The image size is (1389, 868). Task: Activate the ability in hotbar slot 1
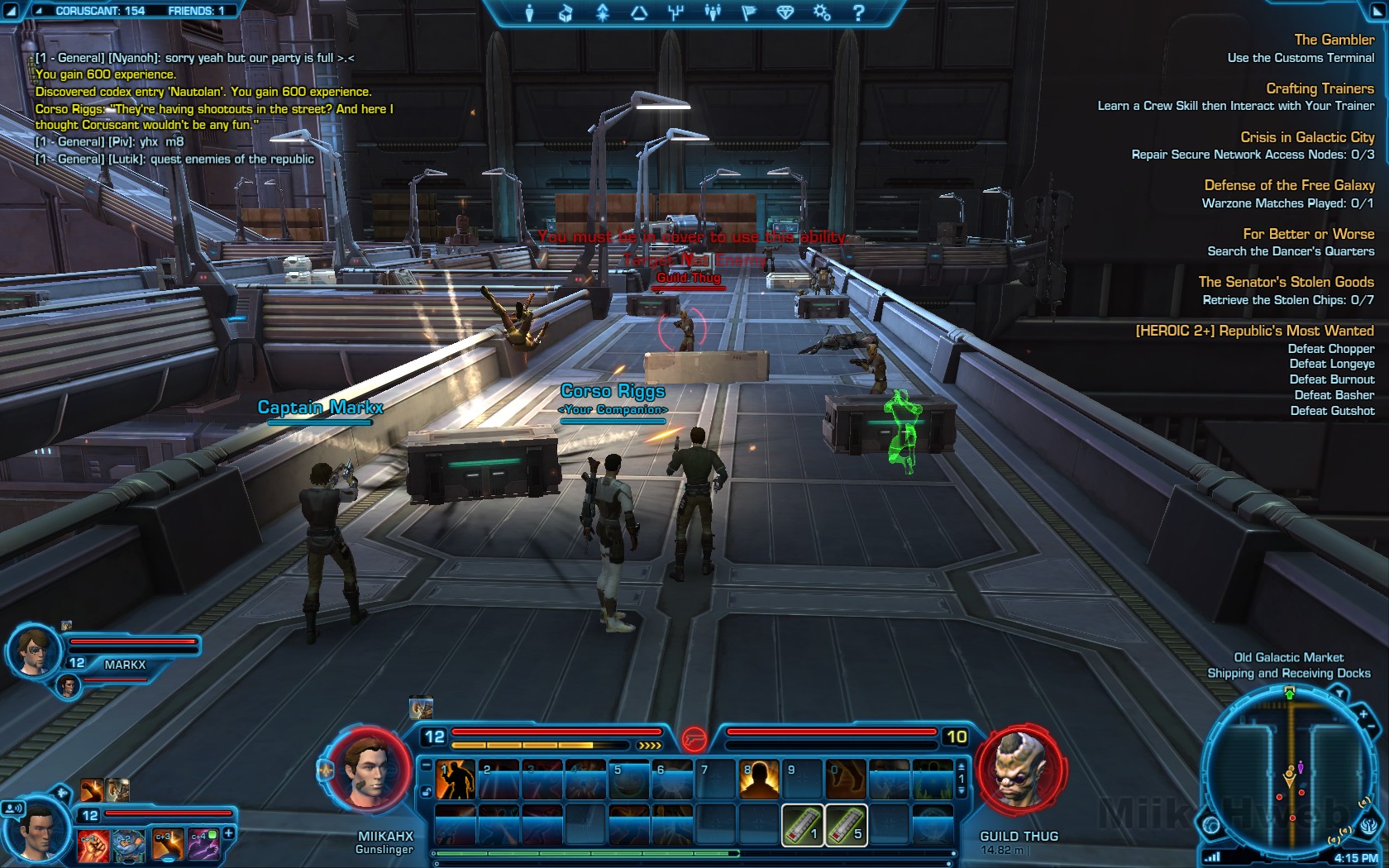455,780
